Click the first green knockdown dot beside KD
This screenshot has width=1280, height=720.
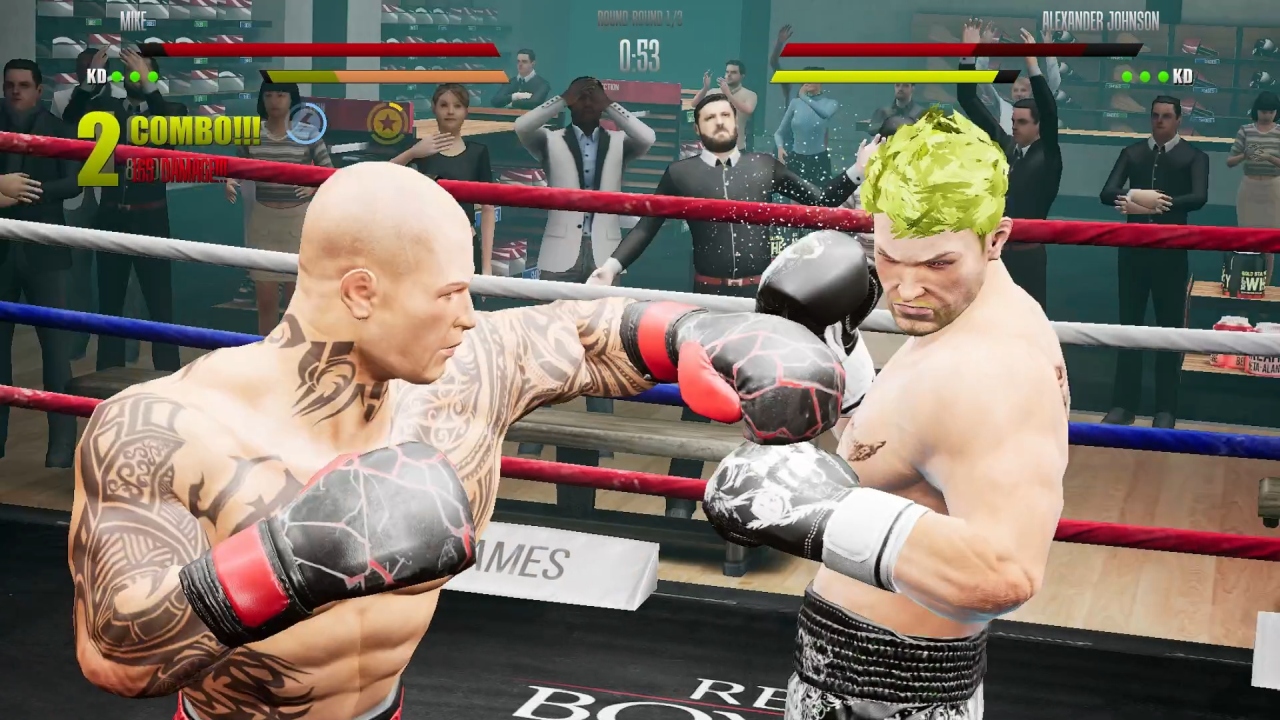116,75
